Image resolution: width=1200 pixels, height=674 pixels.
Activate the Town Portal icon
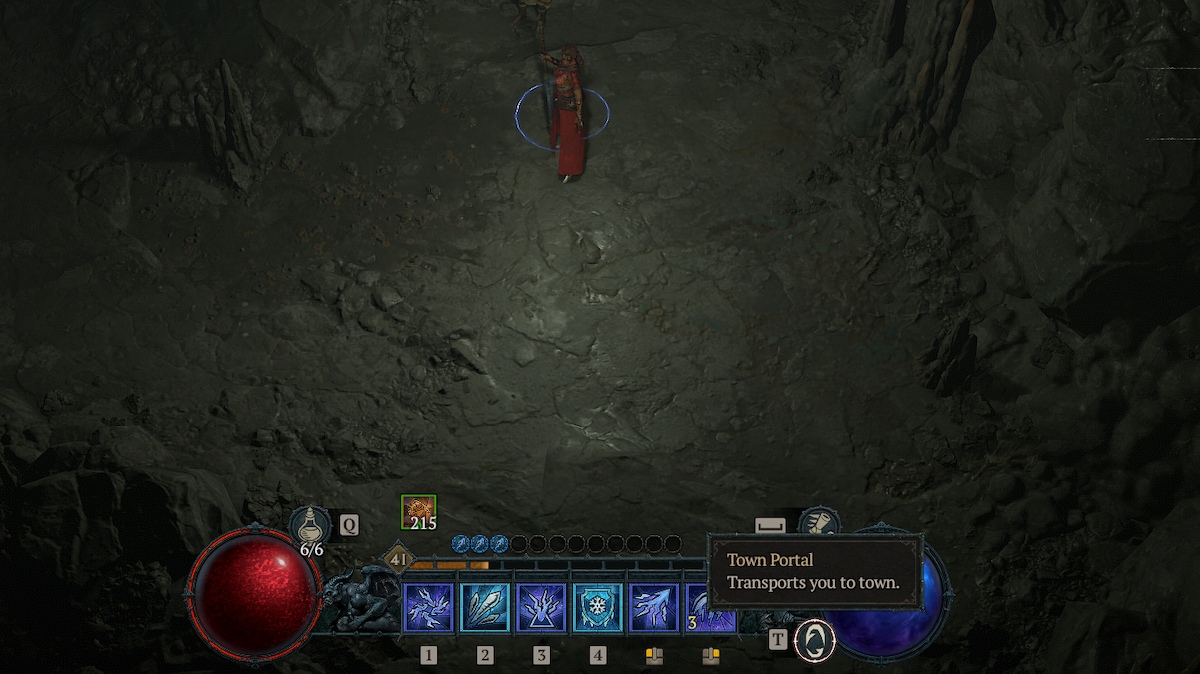coord(814,641)
